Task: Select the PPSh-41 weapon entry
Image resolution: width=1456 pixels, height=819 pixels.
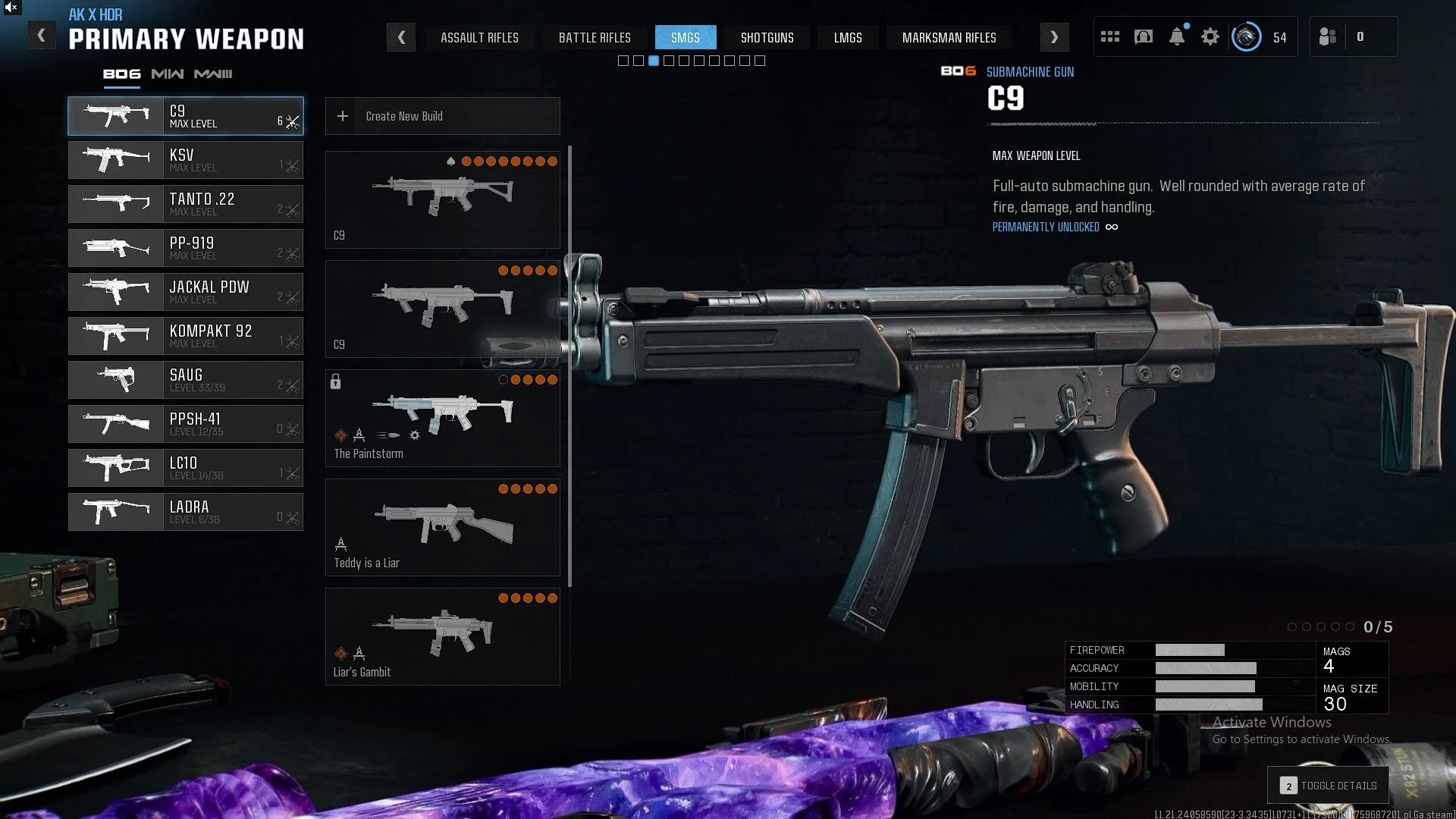Action: (x=186, y=424)
